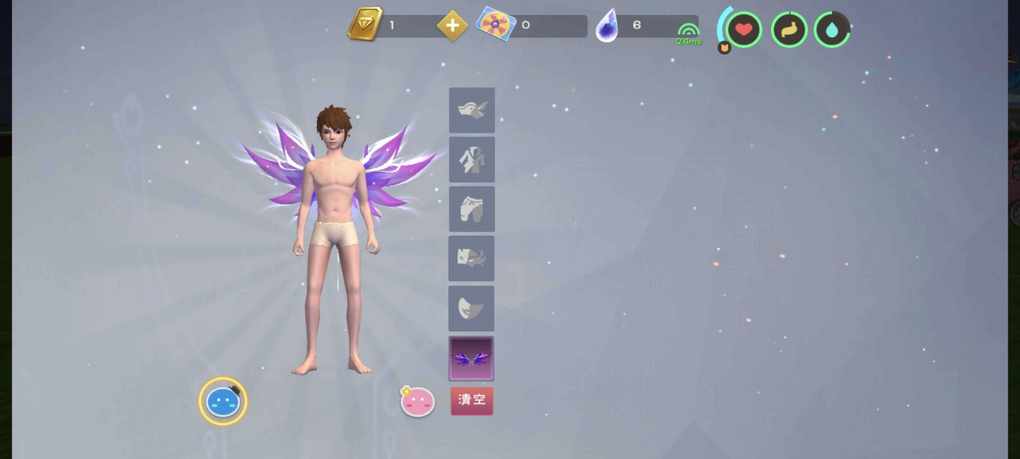Choose the jacket clothing slot

471,159
